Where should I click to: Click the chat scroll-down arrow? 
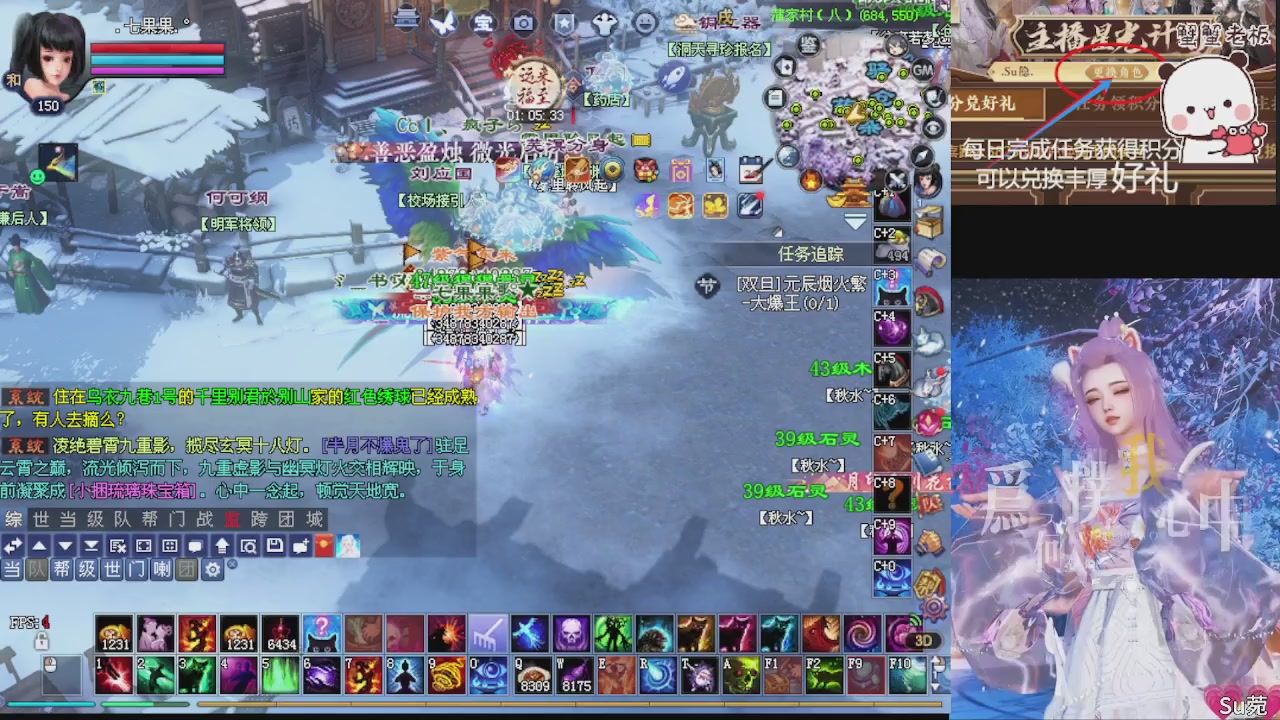(66, 545)
